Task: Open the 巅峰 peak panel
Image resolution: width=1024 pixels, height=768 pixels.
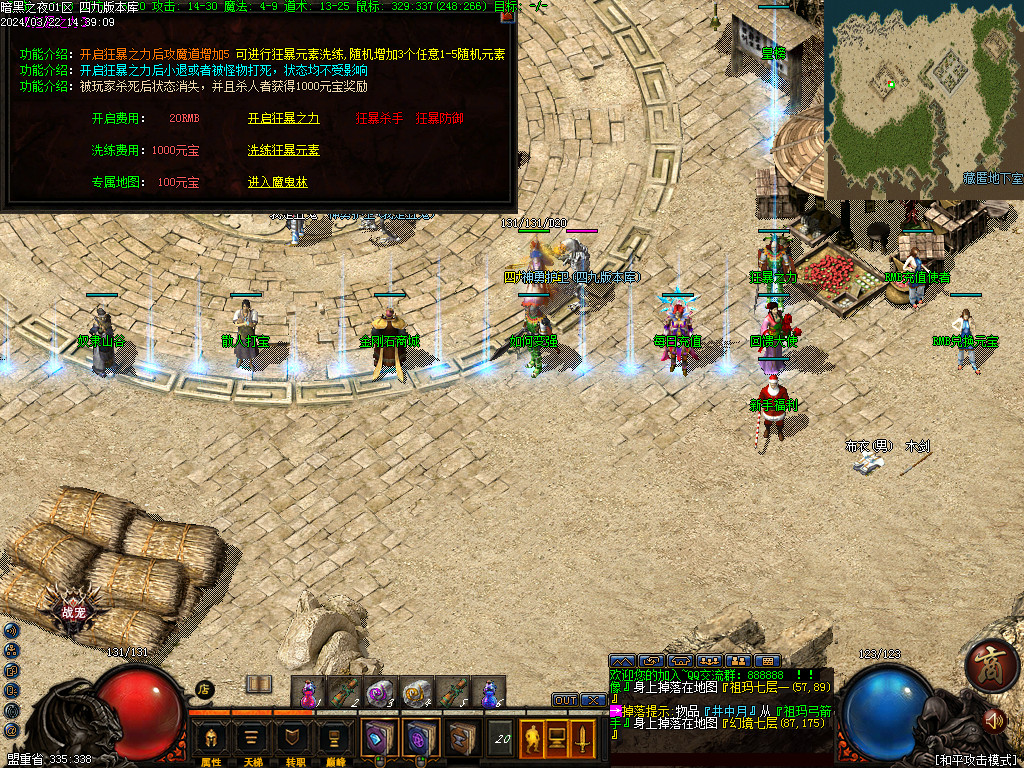Action: coord(334,741)
